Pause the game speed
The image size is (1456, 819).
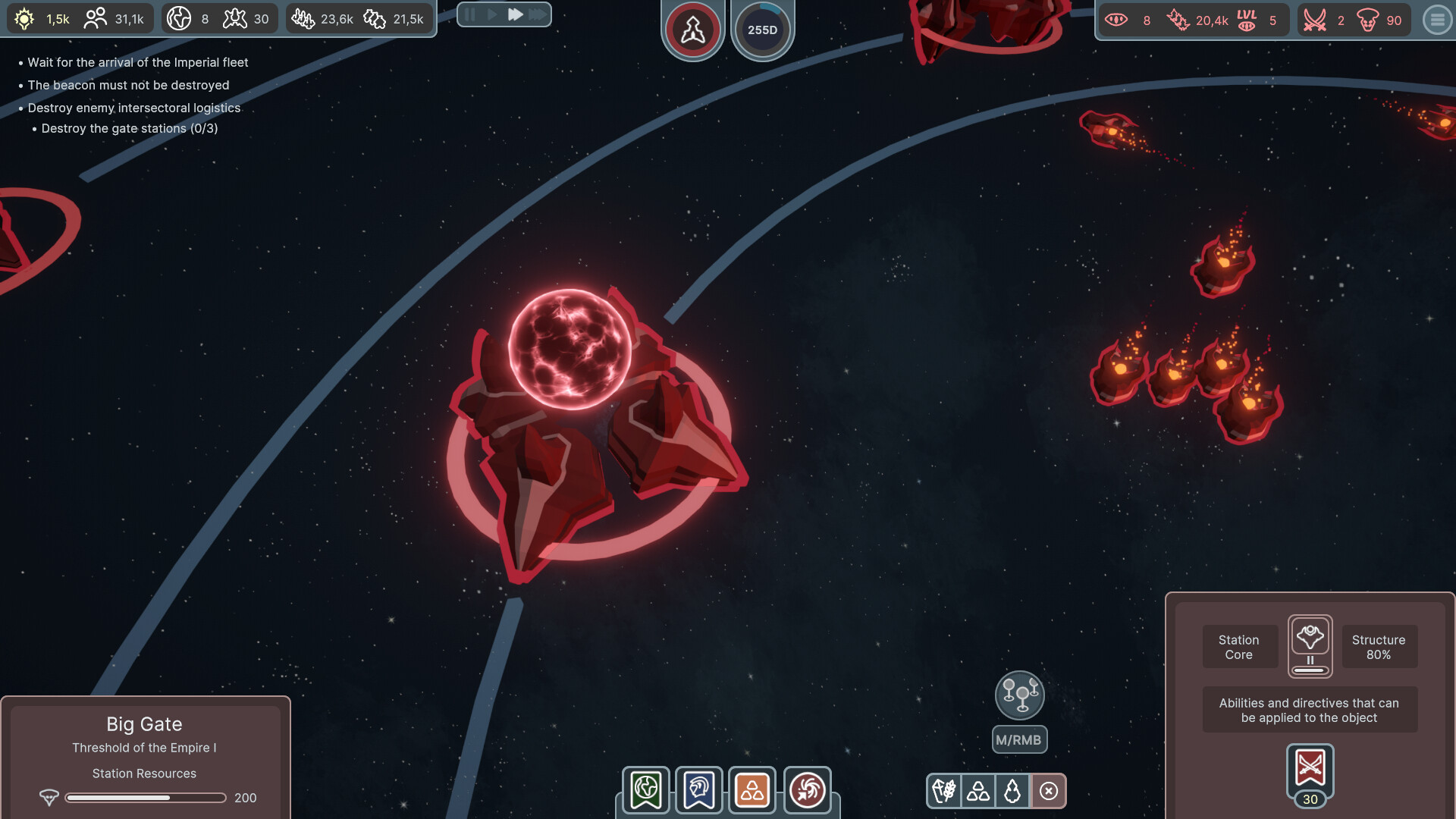[470, 14]
